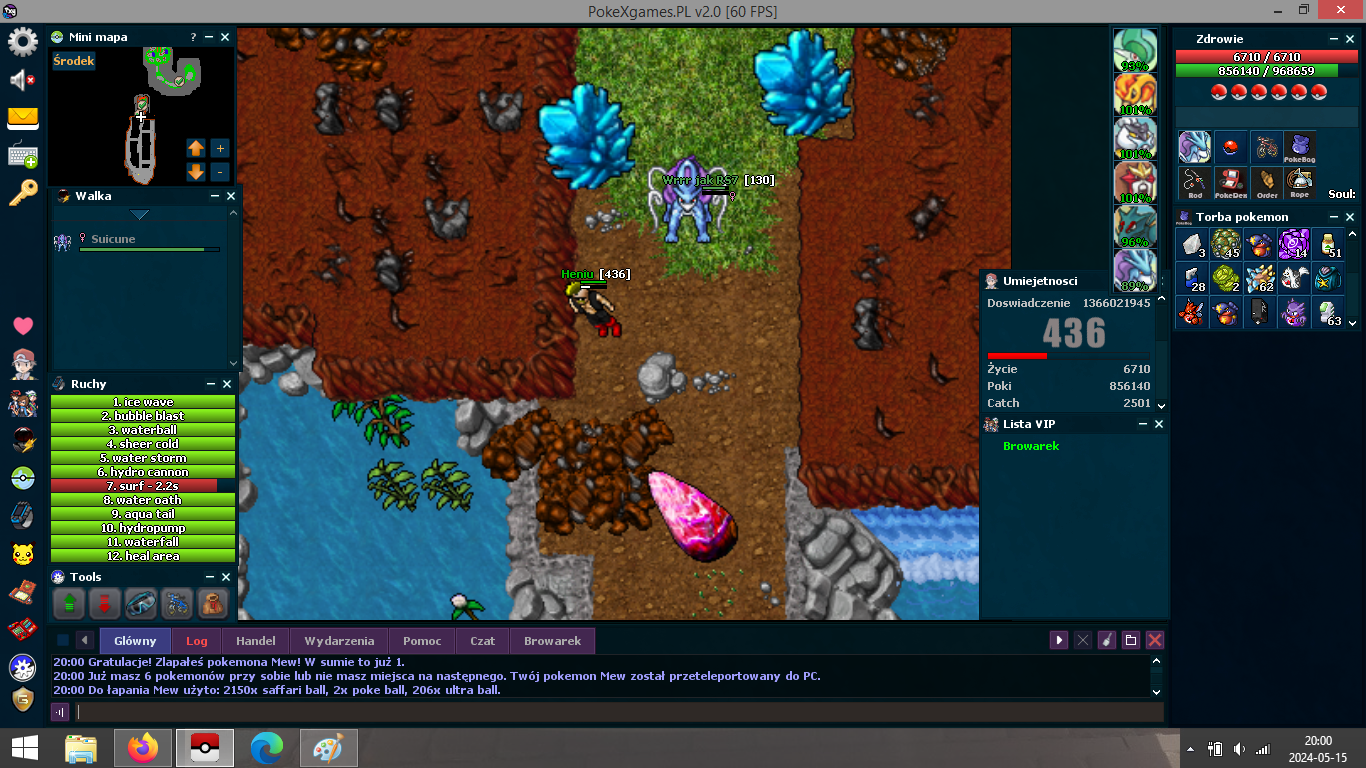Switch to the Log chat tab
The image size is (1366, 768).
click(x=196, y=641)
